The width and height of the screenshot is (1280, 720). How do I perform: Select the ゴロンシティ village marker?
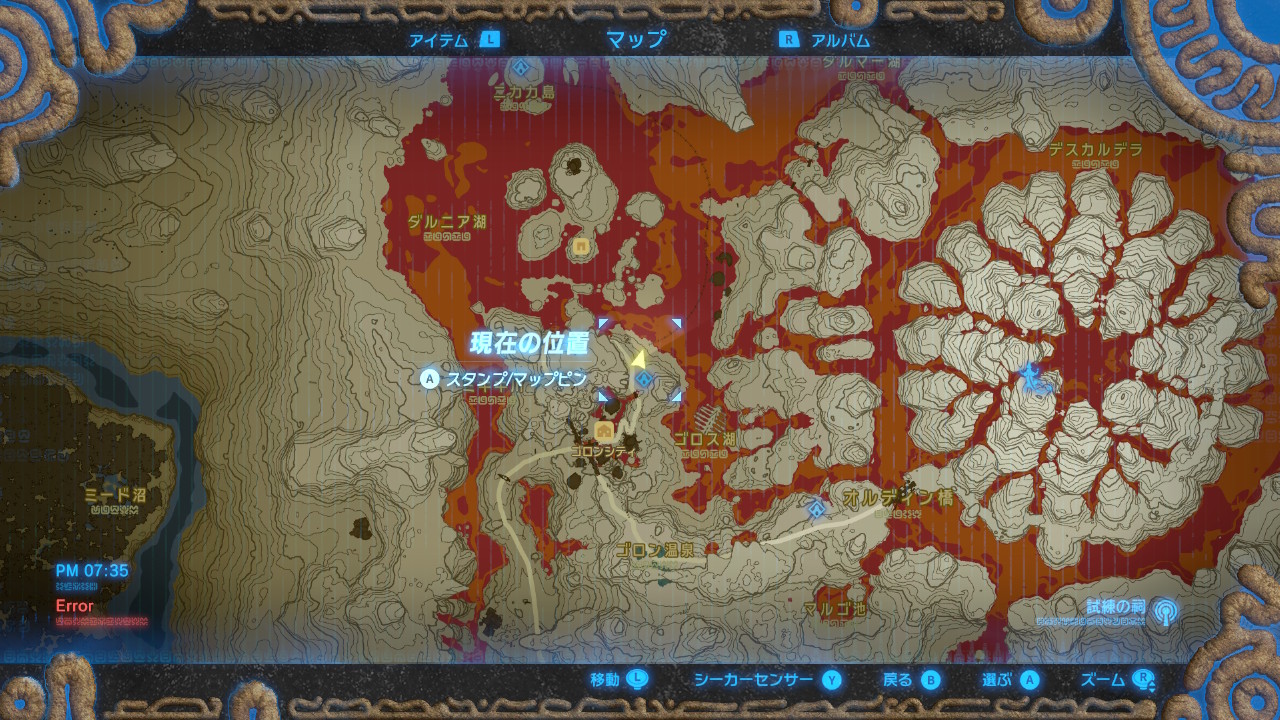(604, 431)
